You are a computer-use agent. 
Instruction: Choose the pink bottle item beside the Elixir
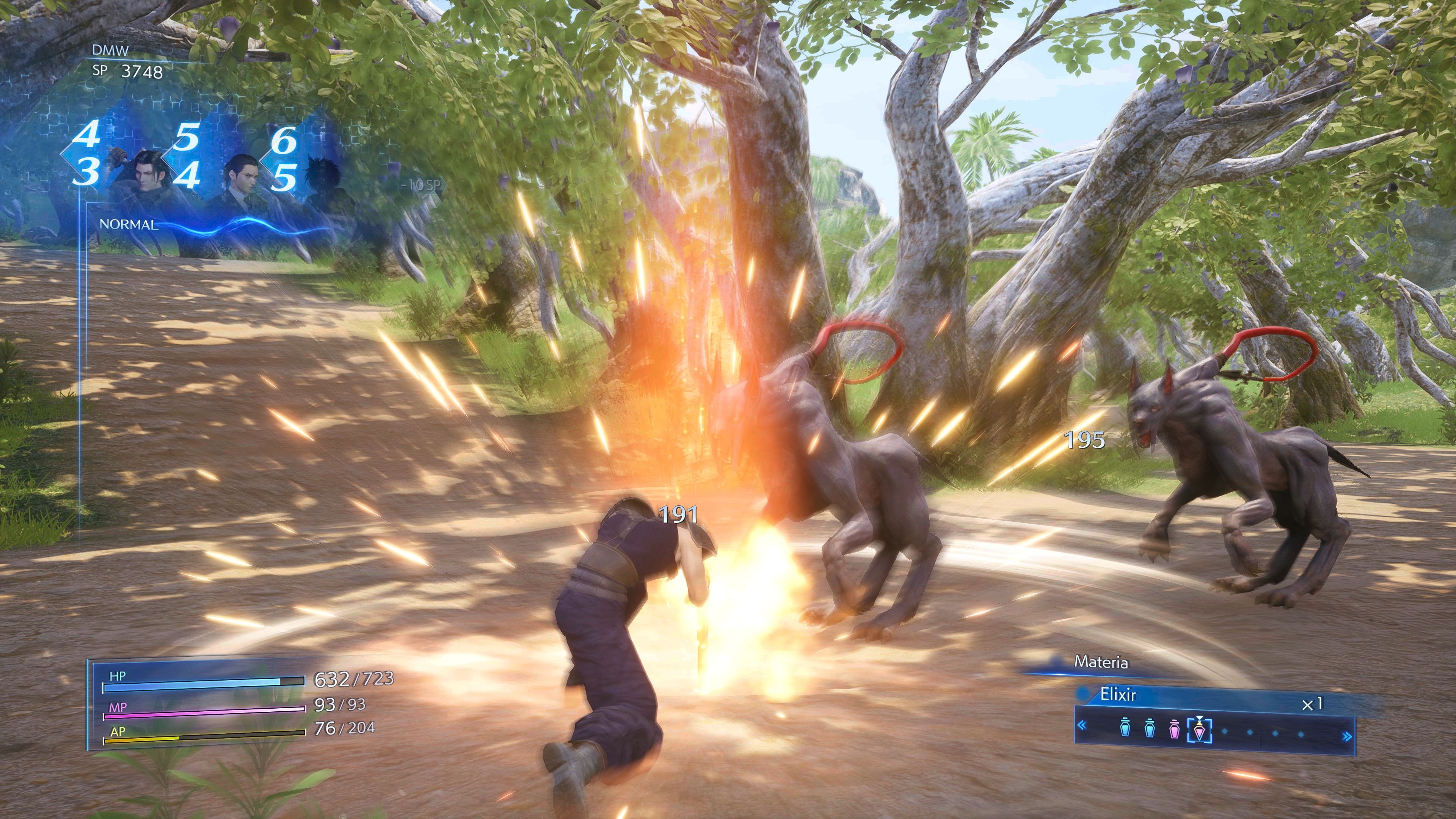coord(1174,729)
